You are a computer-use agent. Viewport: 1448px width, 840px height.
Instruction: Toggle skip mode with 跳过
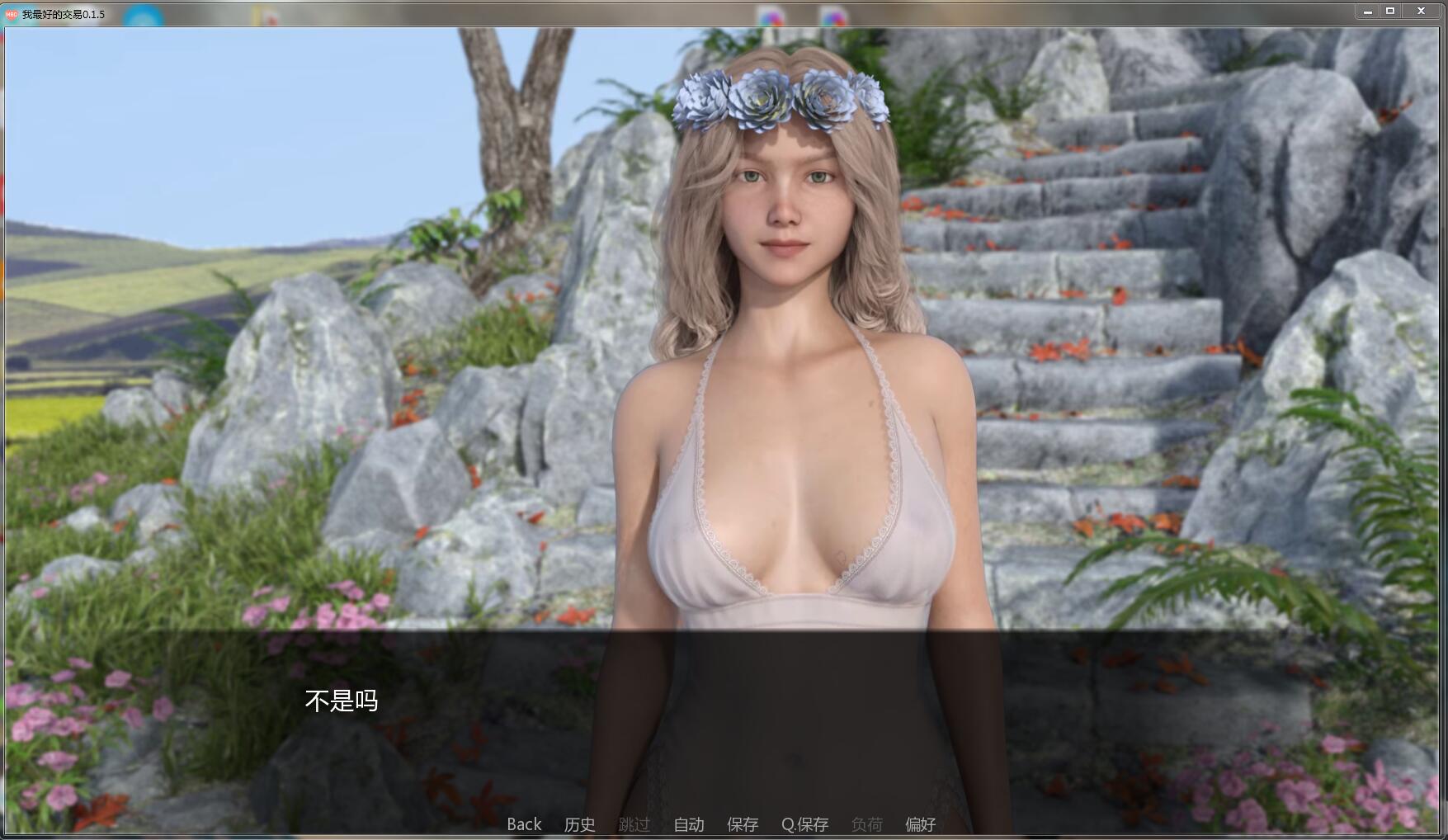(634, 823)
